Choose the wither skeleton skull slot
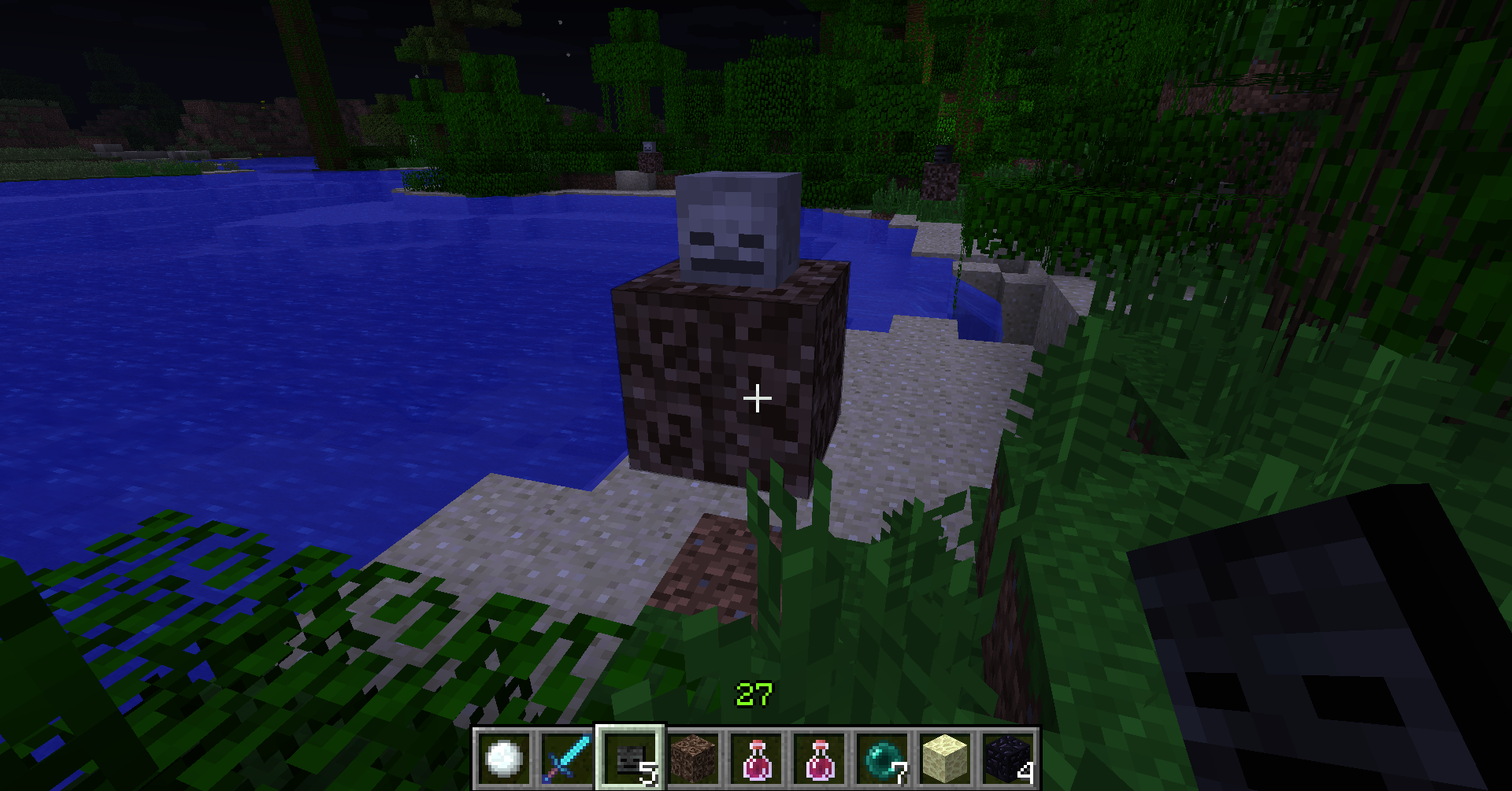This screenshot has height=791, width=1512. click(x=630, y=759)
